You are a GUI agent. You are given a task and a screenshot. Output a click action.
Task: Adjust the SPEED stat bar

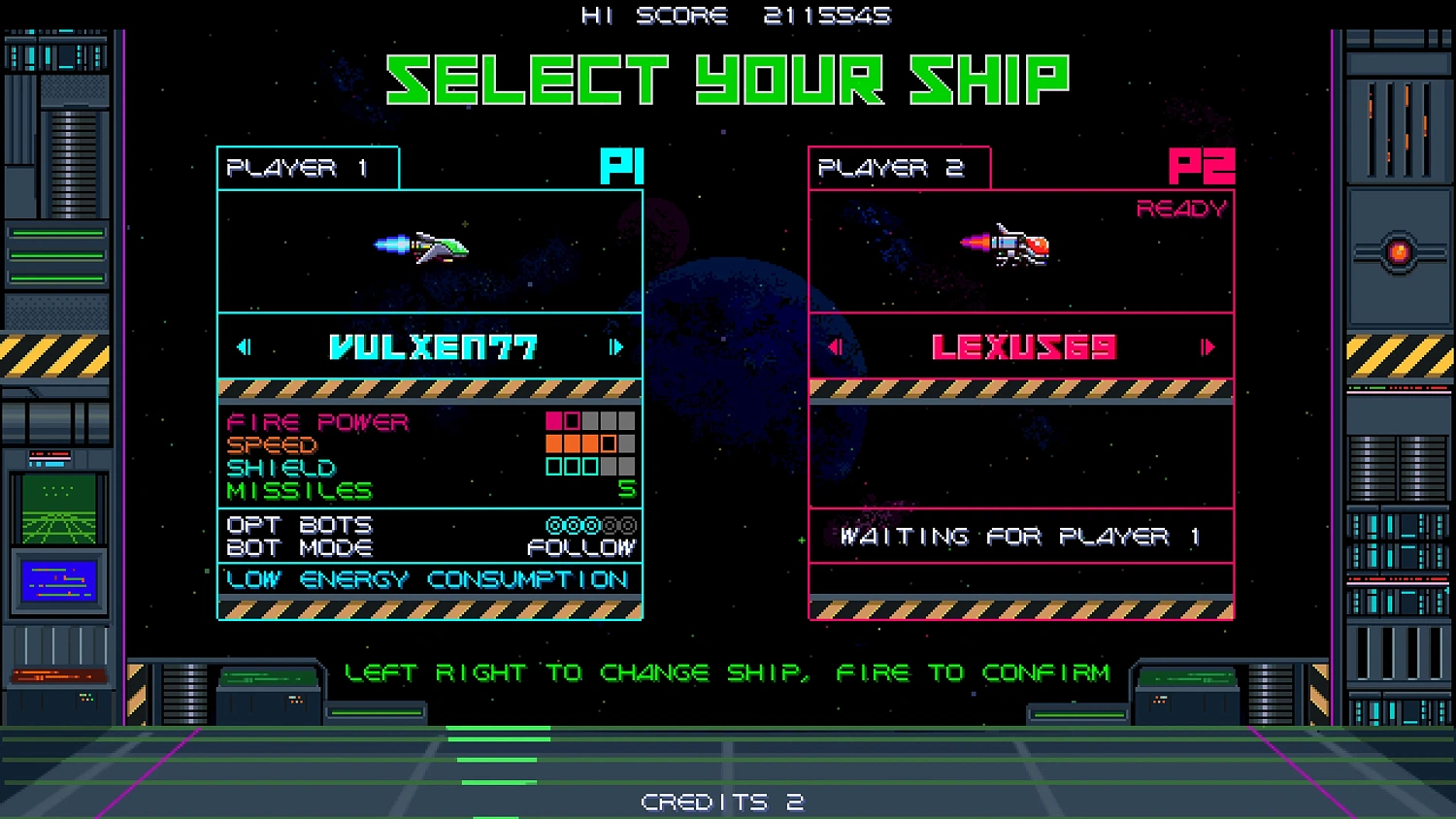(x=577, y=443)
